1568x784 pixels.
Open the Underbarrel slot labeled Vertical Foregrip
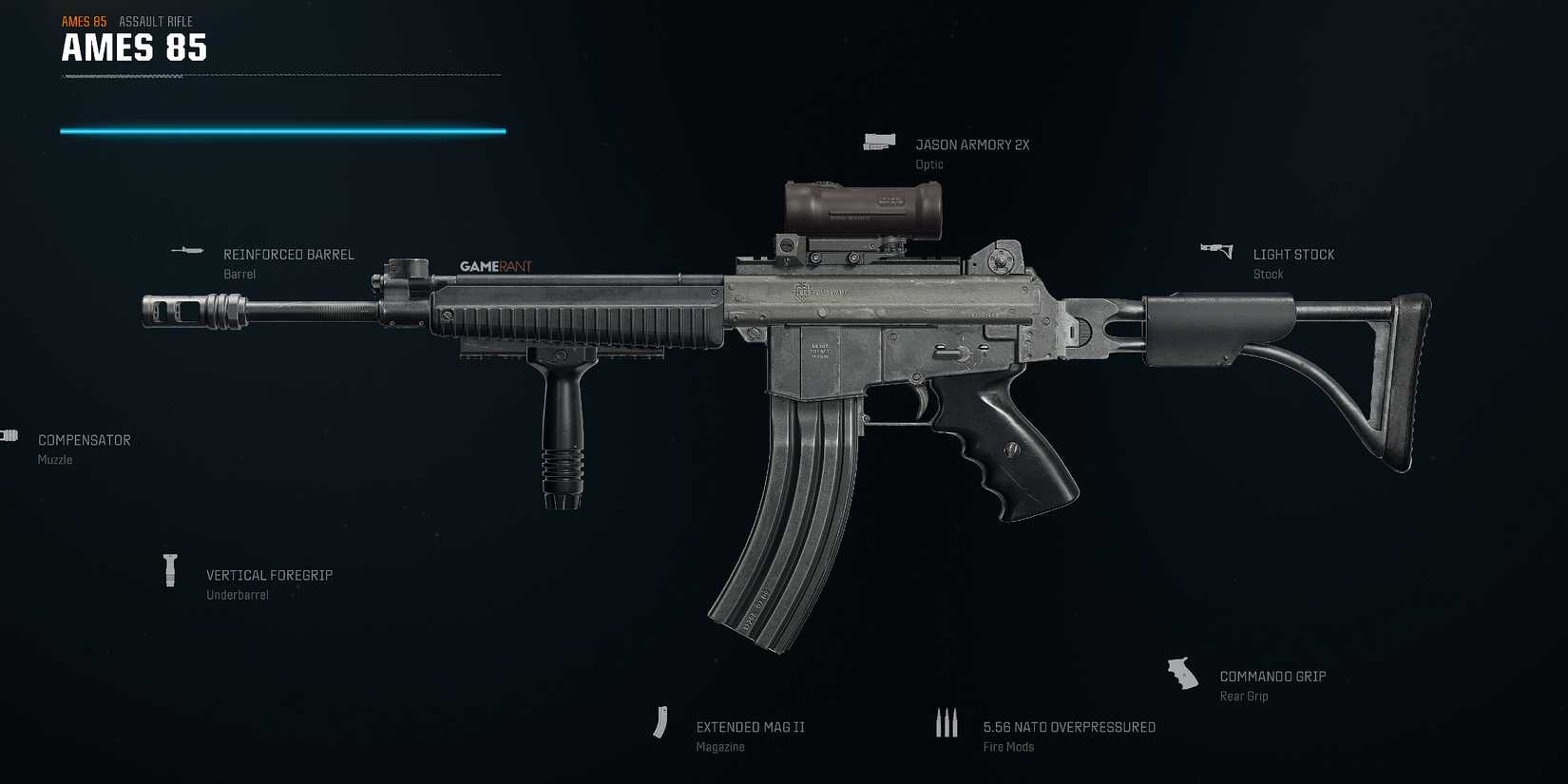269,575
